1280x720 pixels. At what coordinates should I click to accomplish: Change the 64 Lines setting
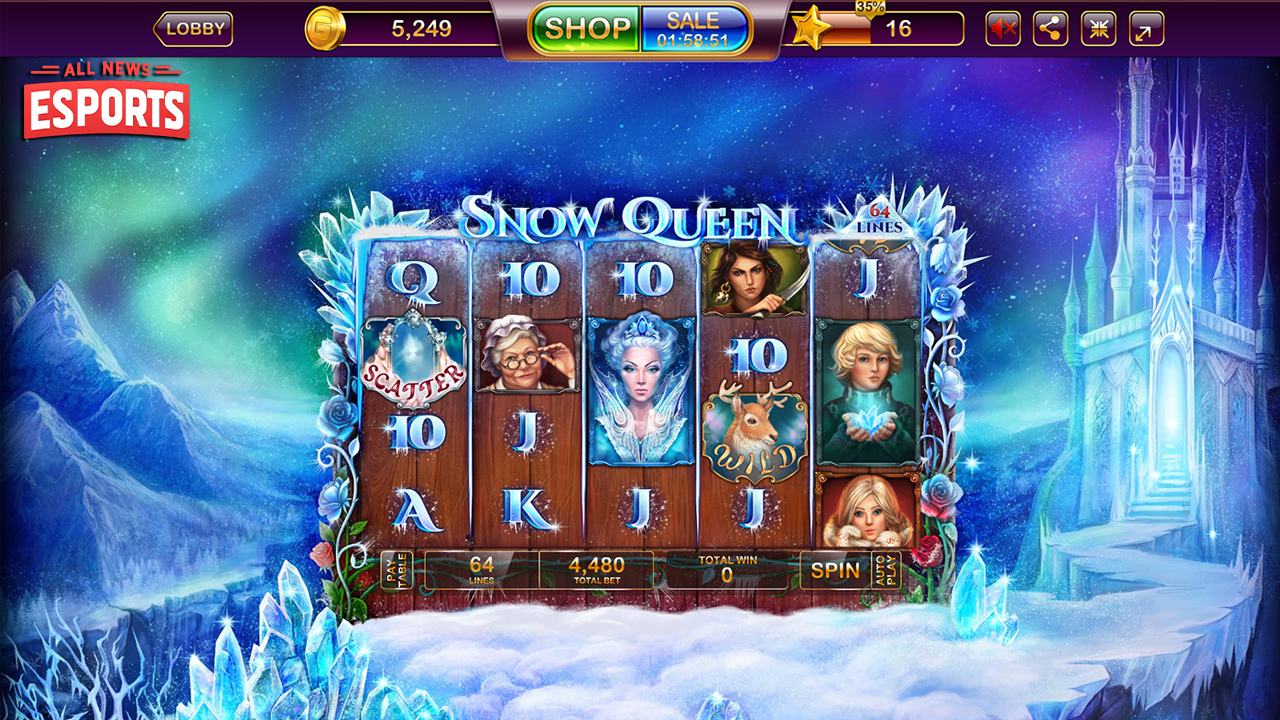pyautogui.click(x=482, y=570)
